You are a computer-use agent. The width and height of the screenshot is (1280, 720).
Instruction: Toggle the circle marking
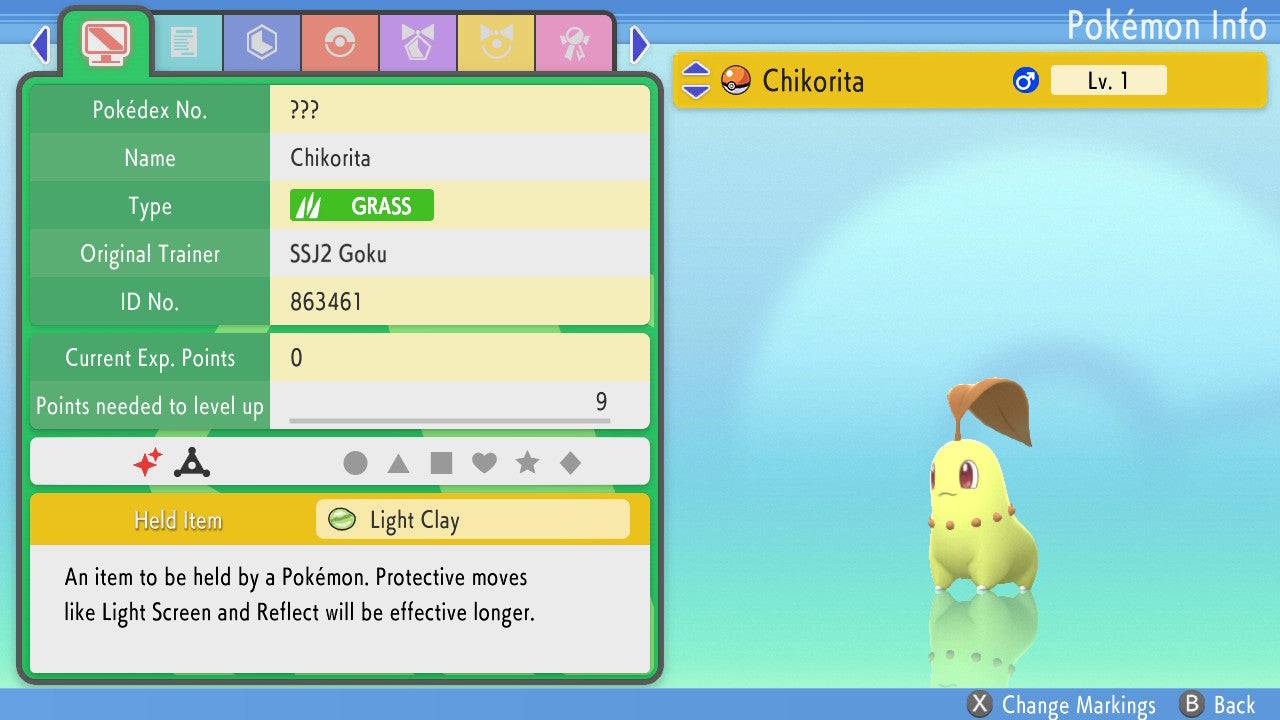355,463
